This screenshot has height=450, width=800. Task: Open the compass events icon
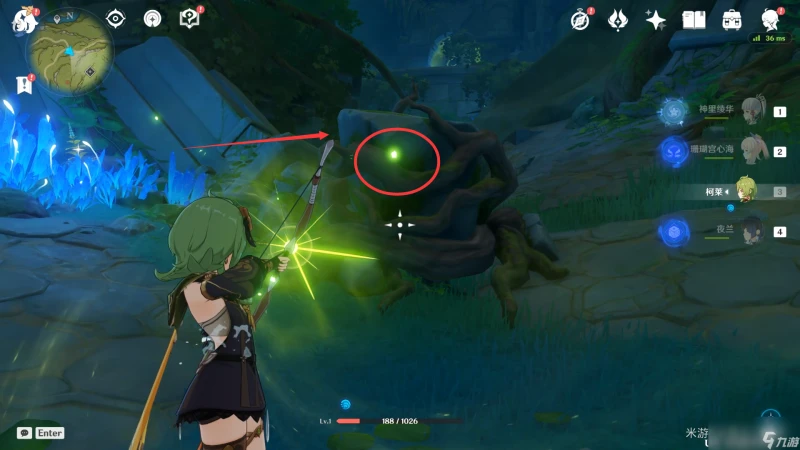(x=581, y=20)
